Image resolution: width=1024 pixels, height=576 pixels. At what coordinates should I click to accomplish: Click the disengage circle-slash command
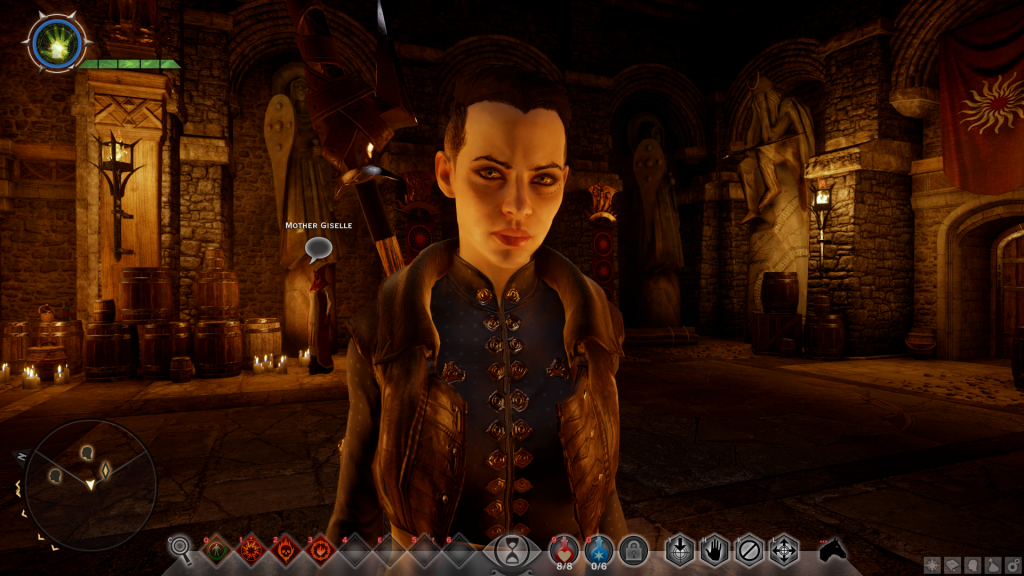click(x=748, y=549)
